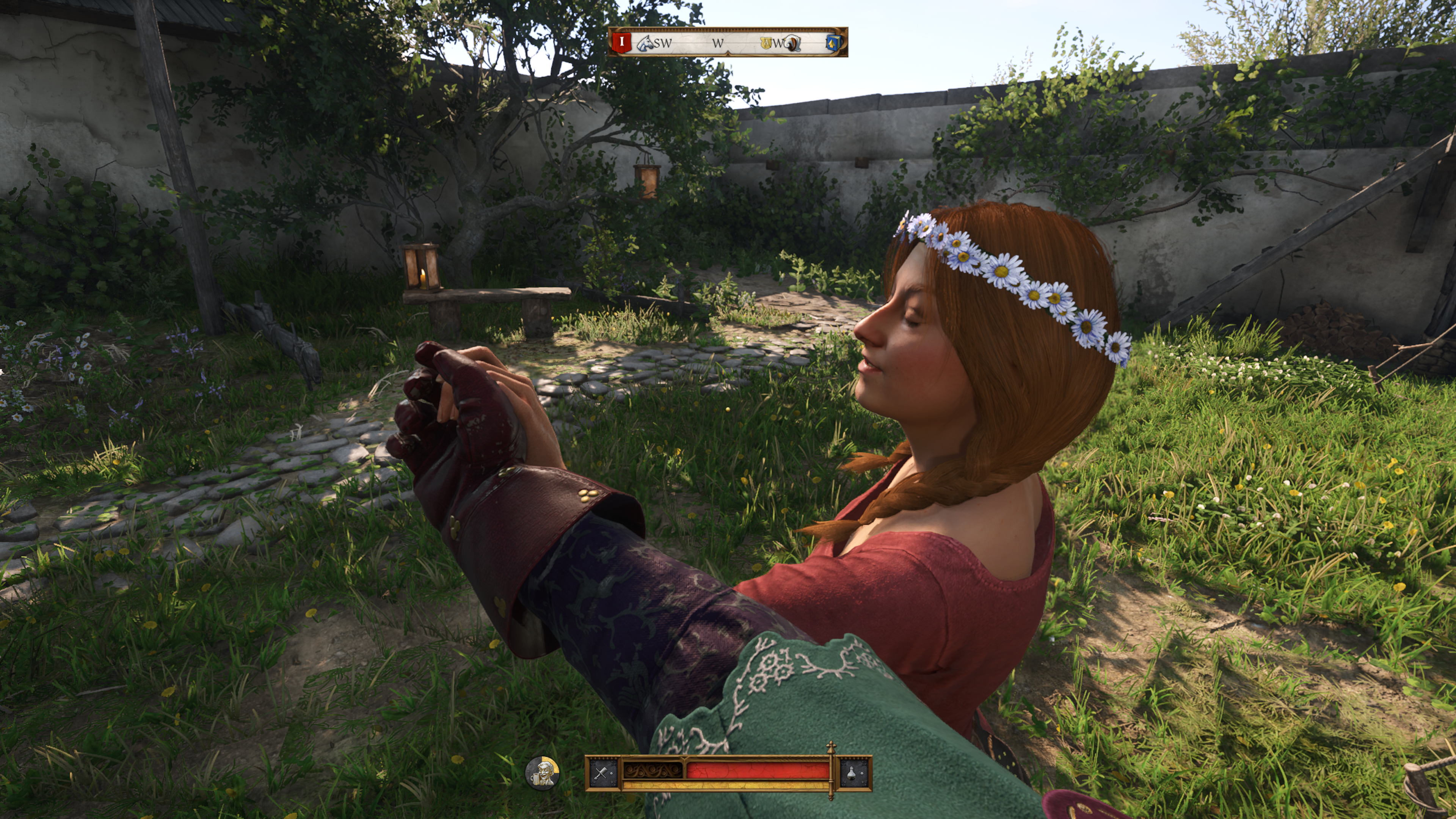Select the white horse head compass marker
This screenshot has width=1456, height=819.
[644, 43]
